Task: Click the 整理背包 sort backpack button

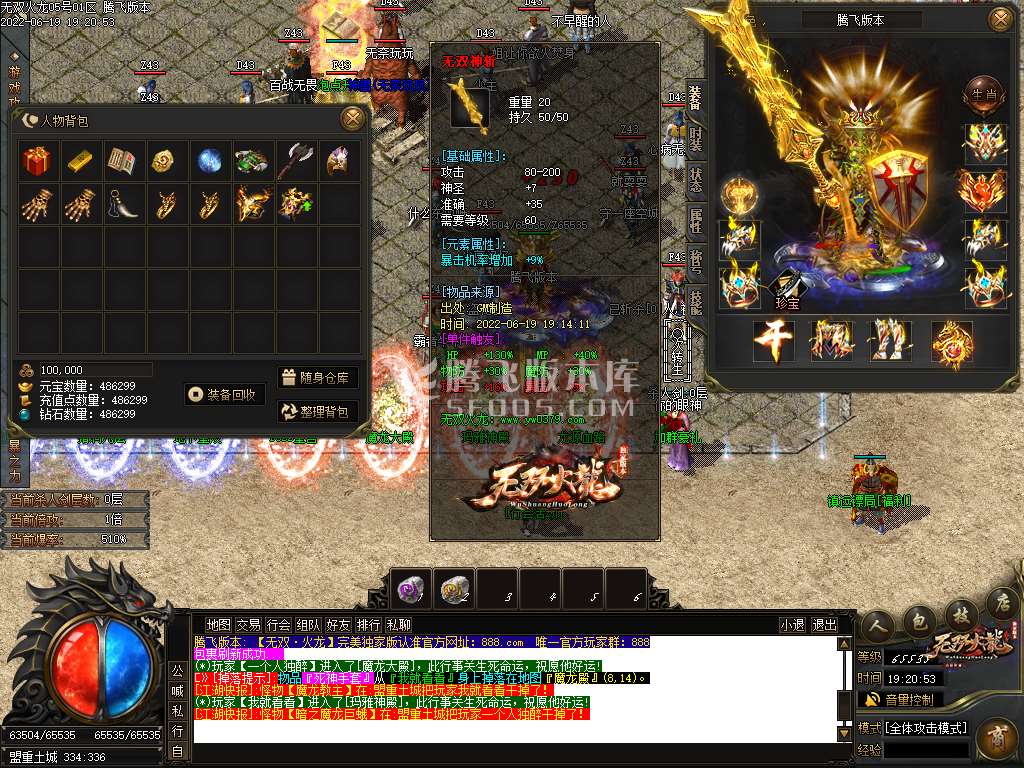Action: pos(317,411)
